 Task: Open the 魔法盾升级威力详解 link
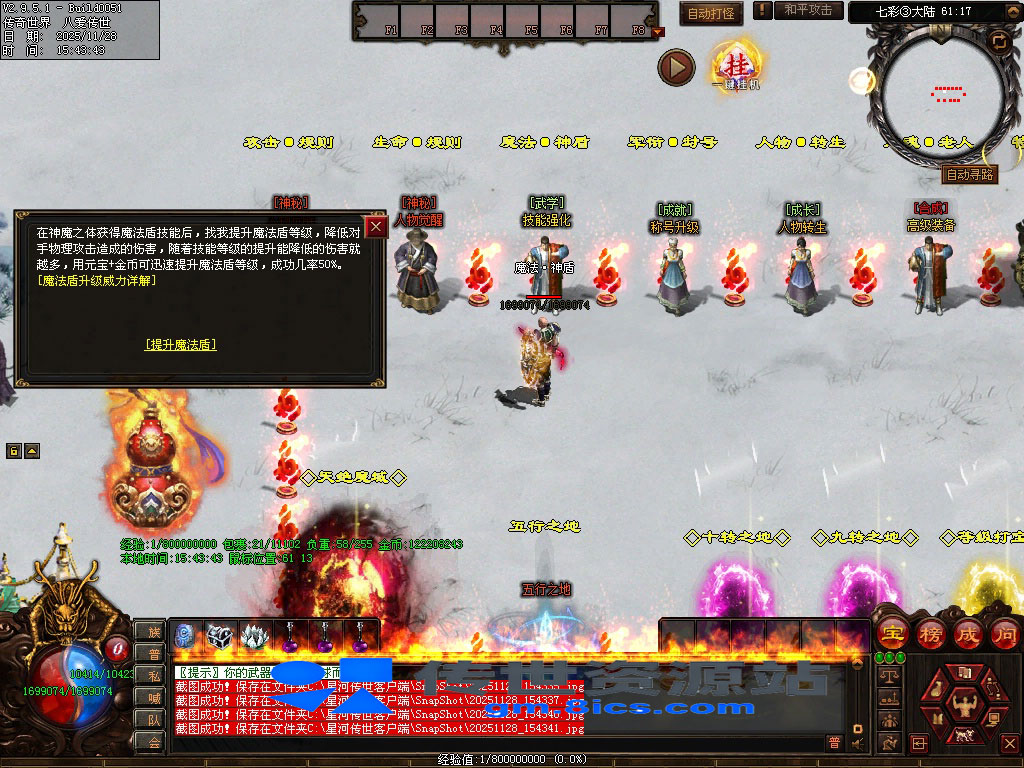(x=97, y=281)
